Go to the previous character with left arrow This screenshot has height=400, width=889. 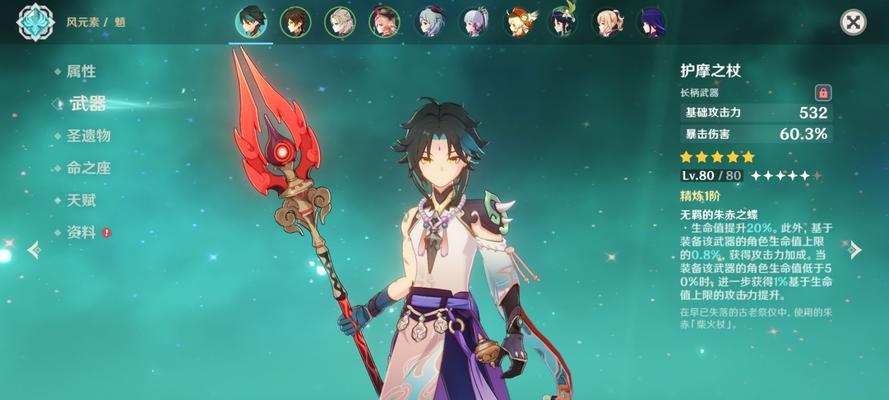coord(34,250)
